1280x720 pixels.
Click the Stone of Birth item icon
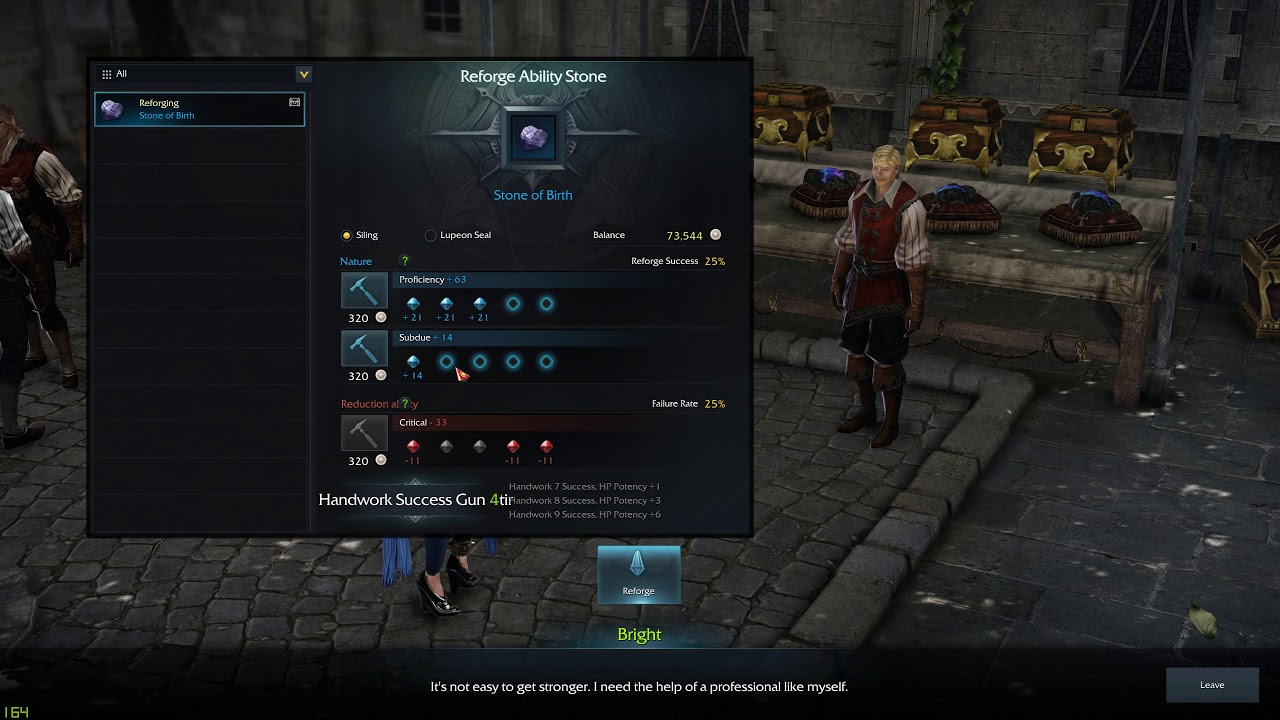(x=532, y=138)
